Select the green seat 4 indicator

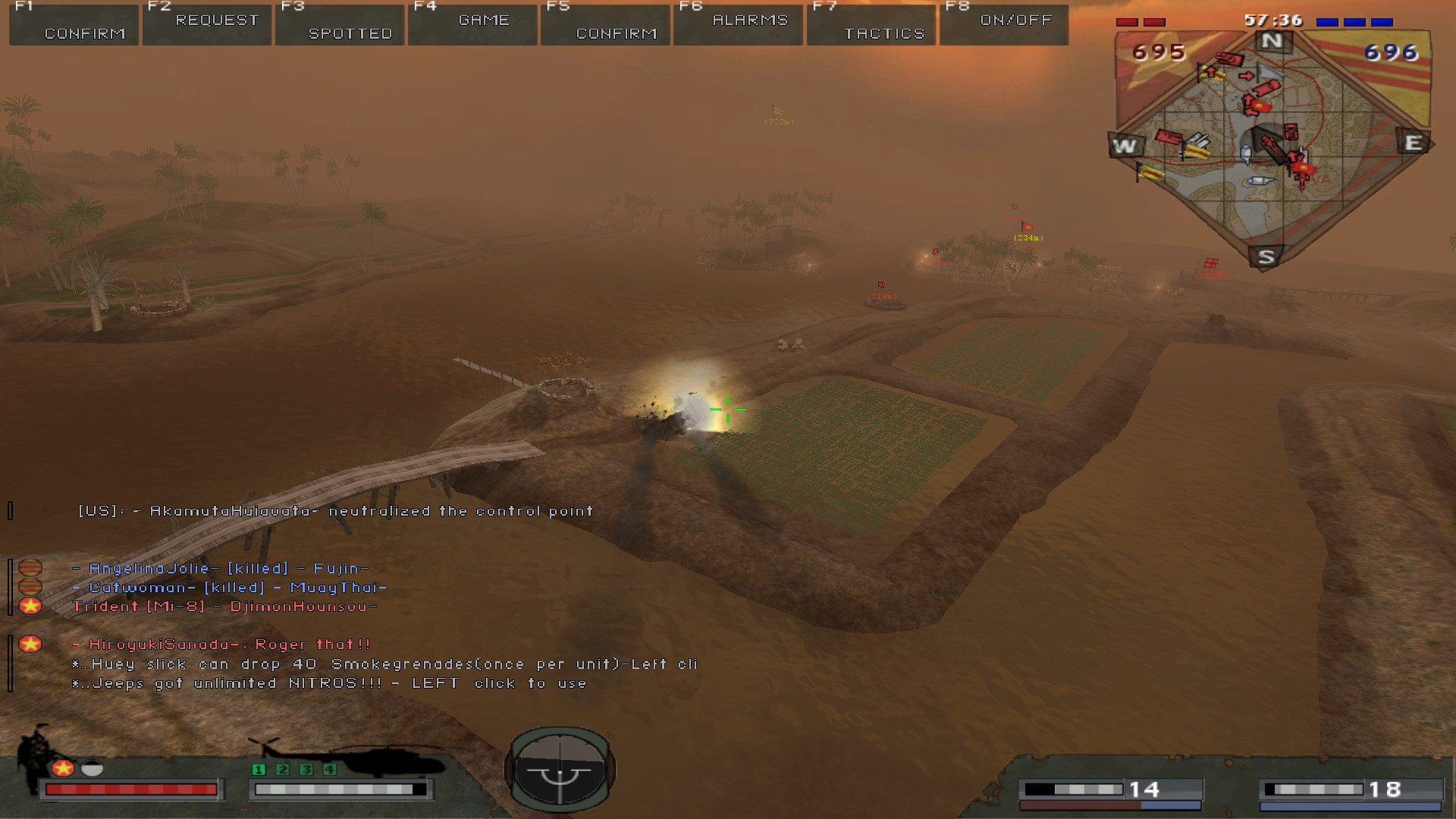(x=330, y=770)
